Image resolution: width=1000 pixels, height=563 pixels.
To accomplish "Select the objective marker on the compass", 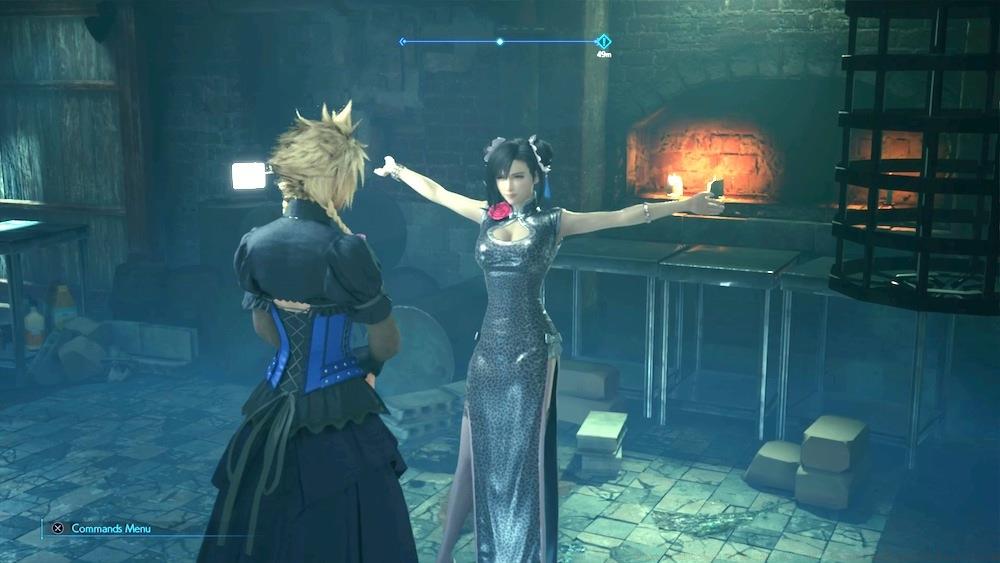I will pos(604,41).
